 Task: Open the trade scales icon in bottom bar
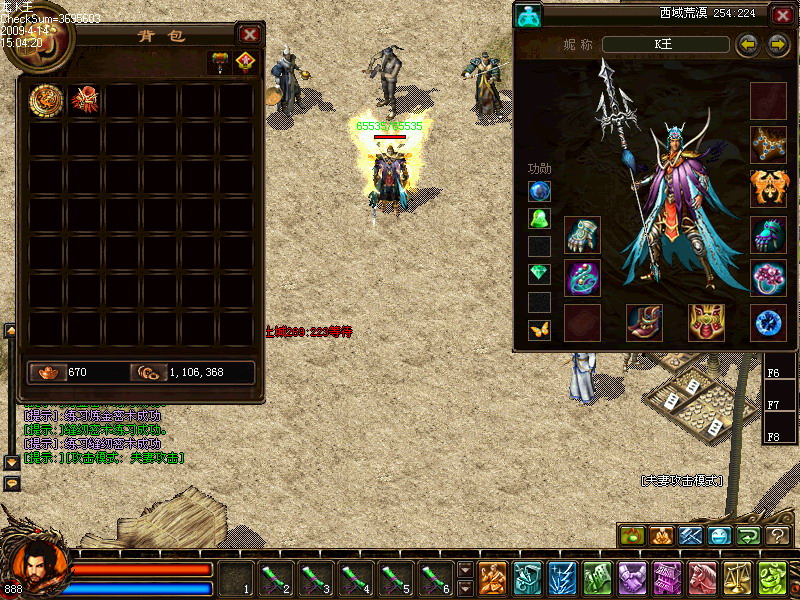click(738, 578)
